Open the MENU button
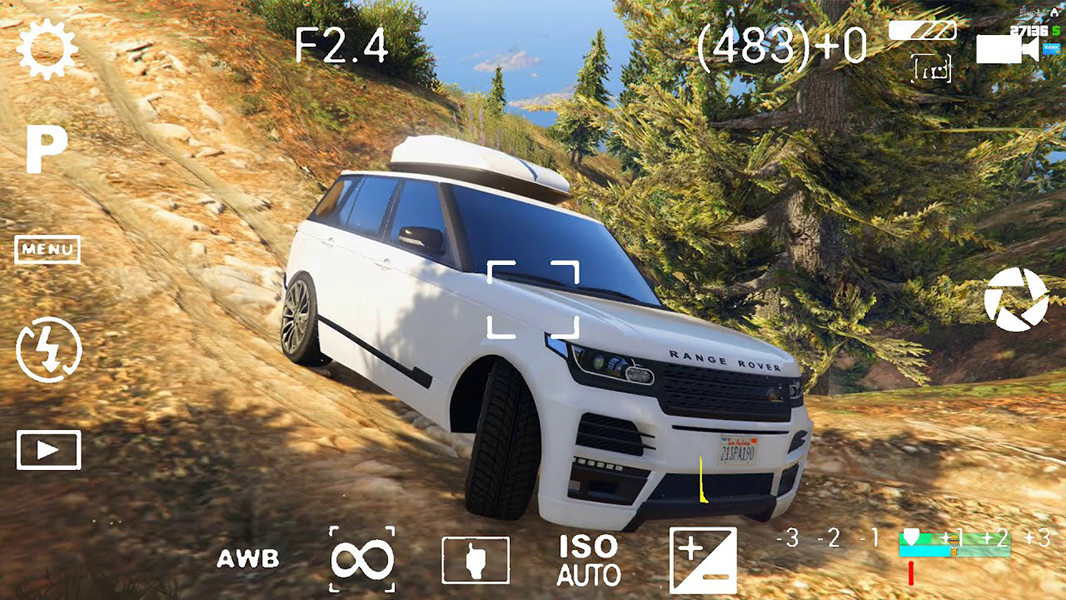This screenshot has height=600, width=1066. 47,249
